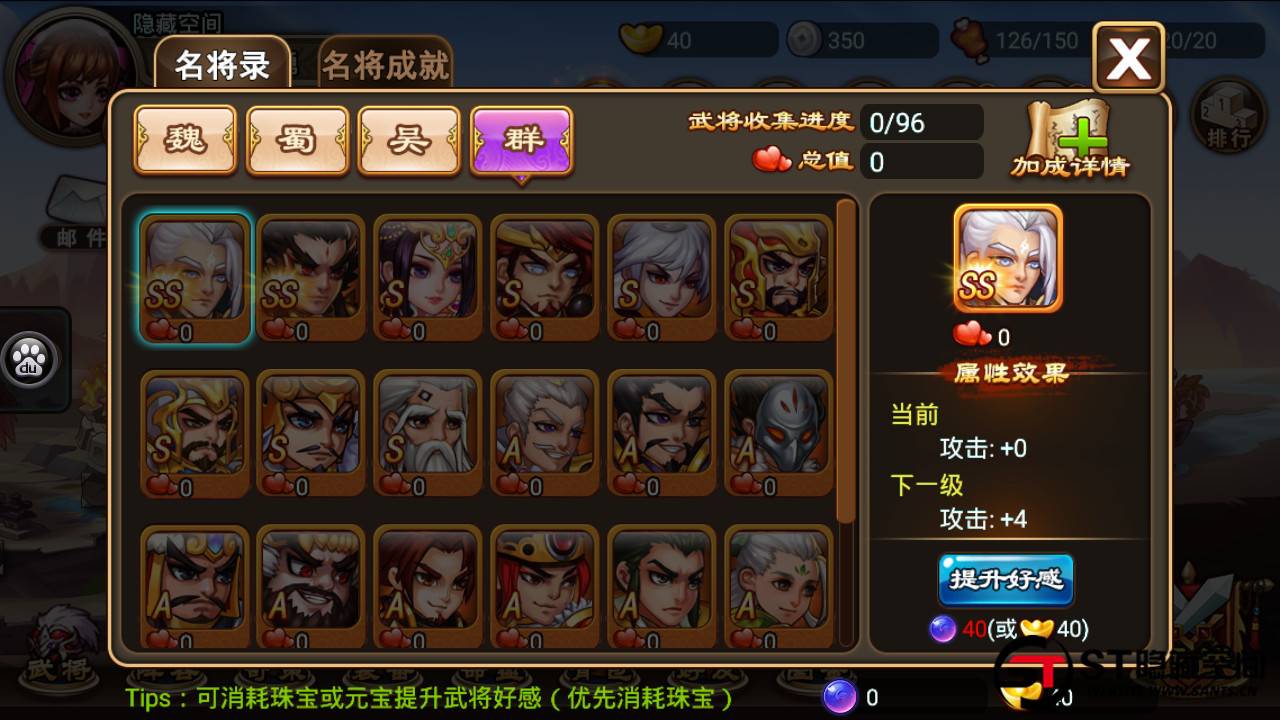The image size is (1280, 720).
Task: Select the 群 faction filter
Action: 521,140
